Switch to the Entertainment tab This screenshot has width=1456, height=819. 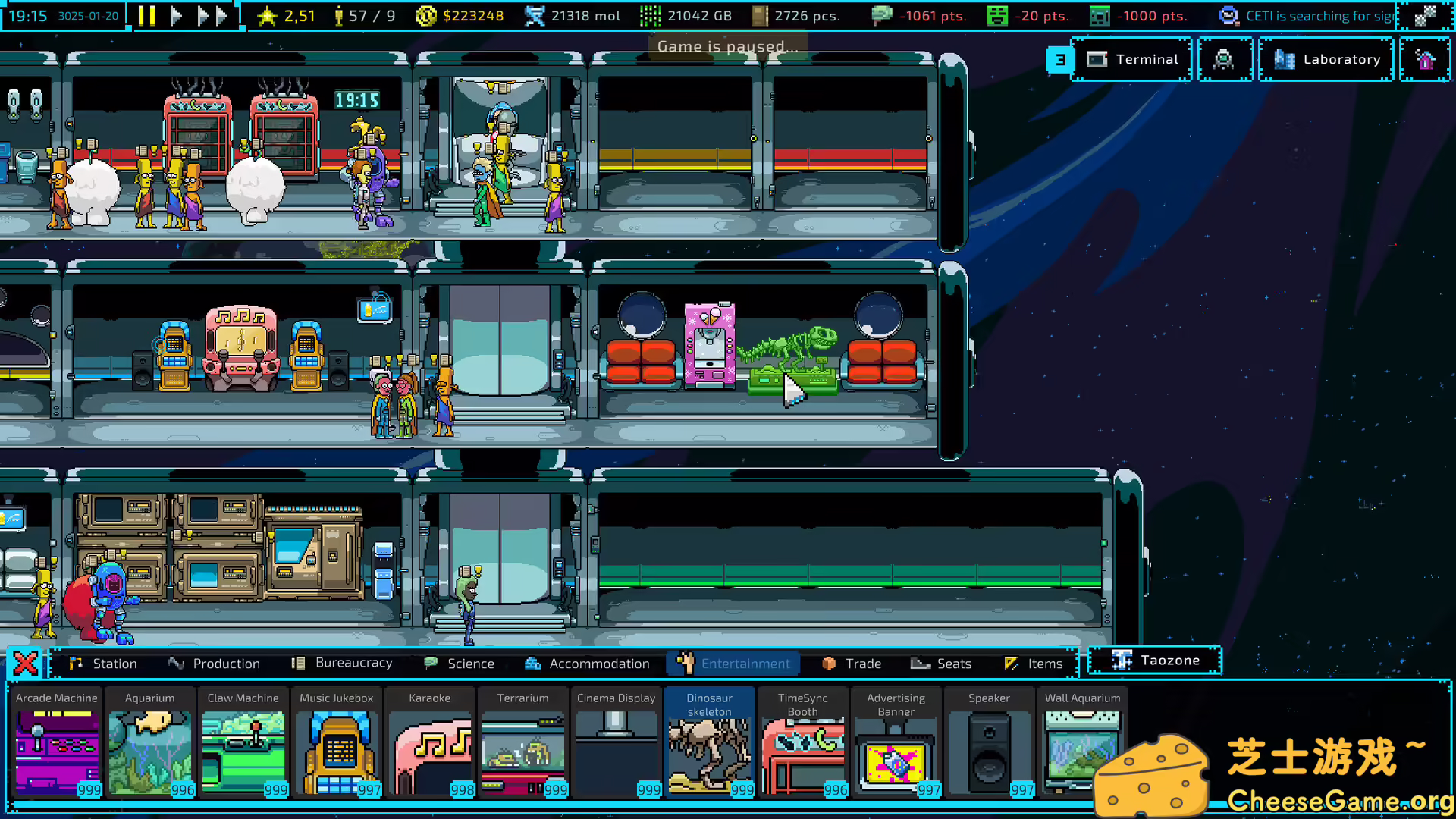[x=733, y=663]
